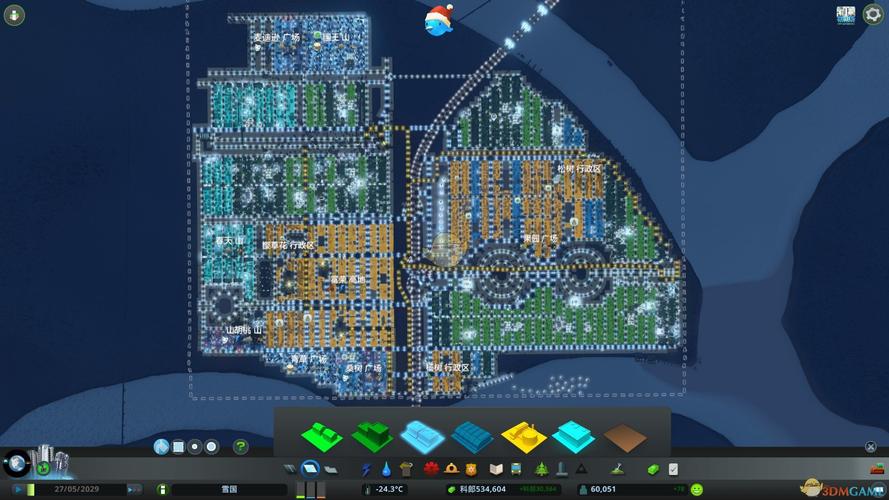The width and height of the screenshot is (889, 500).
Task: Open the red healthcare cross menu
Action: (432, 468)
